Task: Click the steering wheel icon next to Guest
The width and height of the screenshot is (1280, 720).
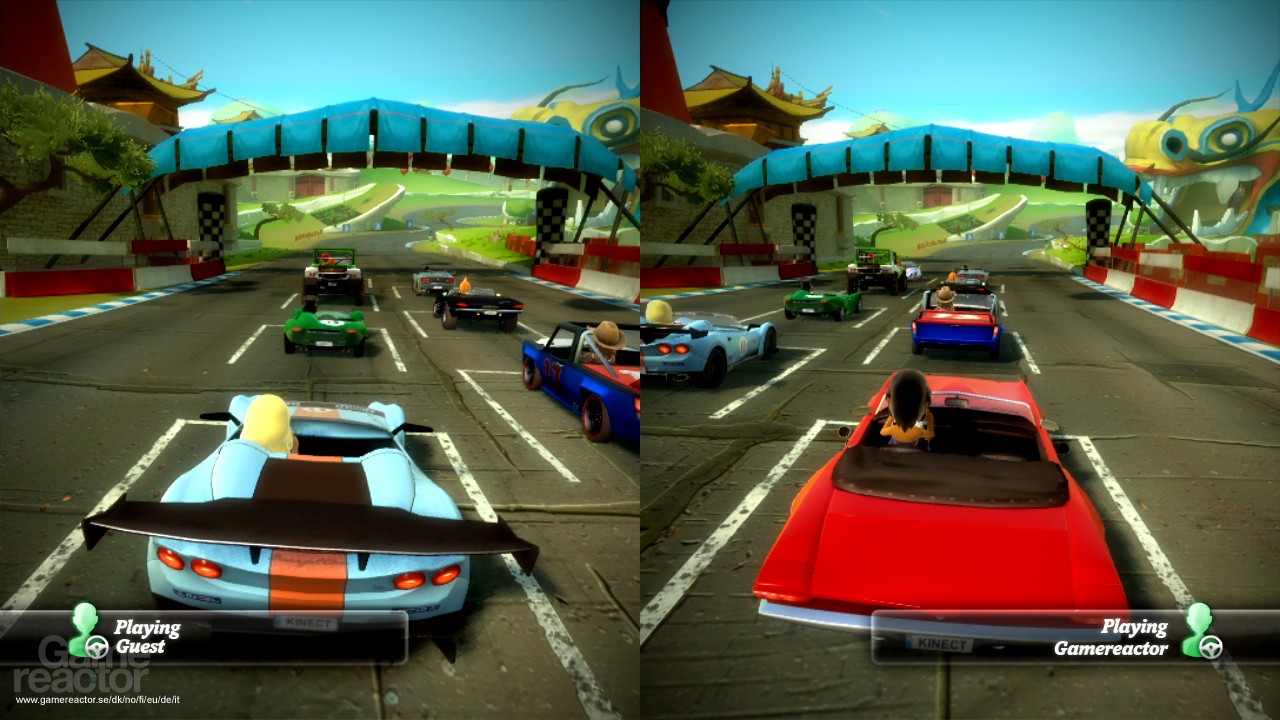Action: tap(96, 646)
